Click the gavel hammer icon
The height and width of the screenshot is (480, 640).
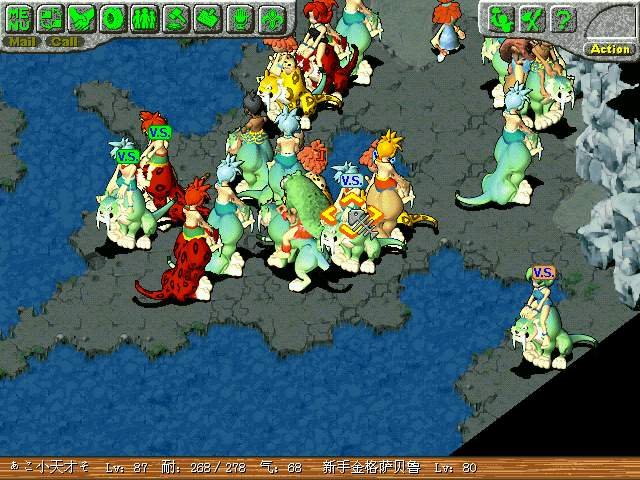tap(176, 17)
